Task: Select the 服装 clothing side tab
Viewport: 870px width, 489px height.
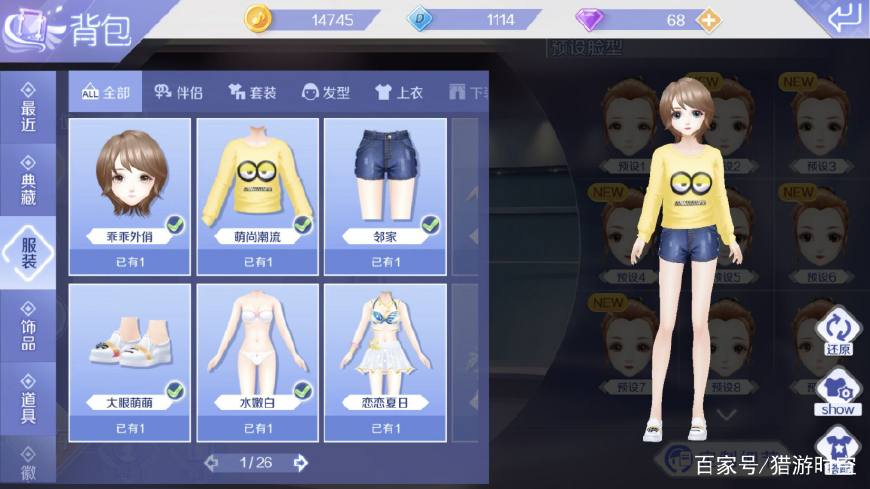Action: (28, 250)
